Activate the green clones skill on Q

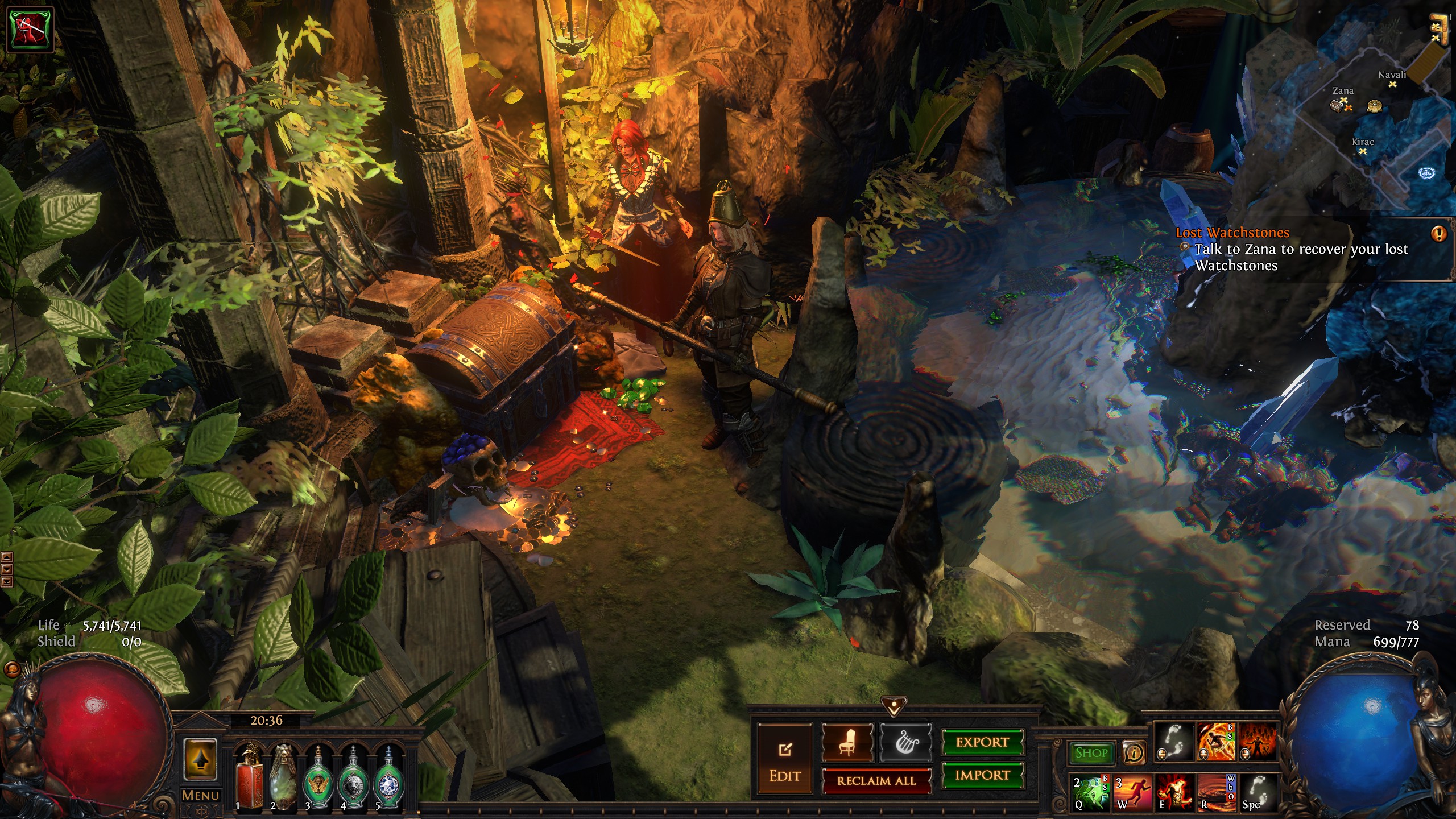(x=1090, y=792)
